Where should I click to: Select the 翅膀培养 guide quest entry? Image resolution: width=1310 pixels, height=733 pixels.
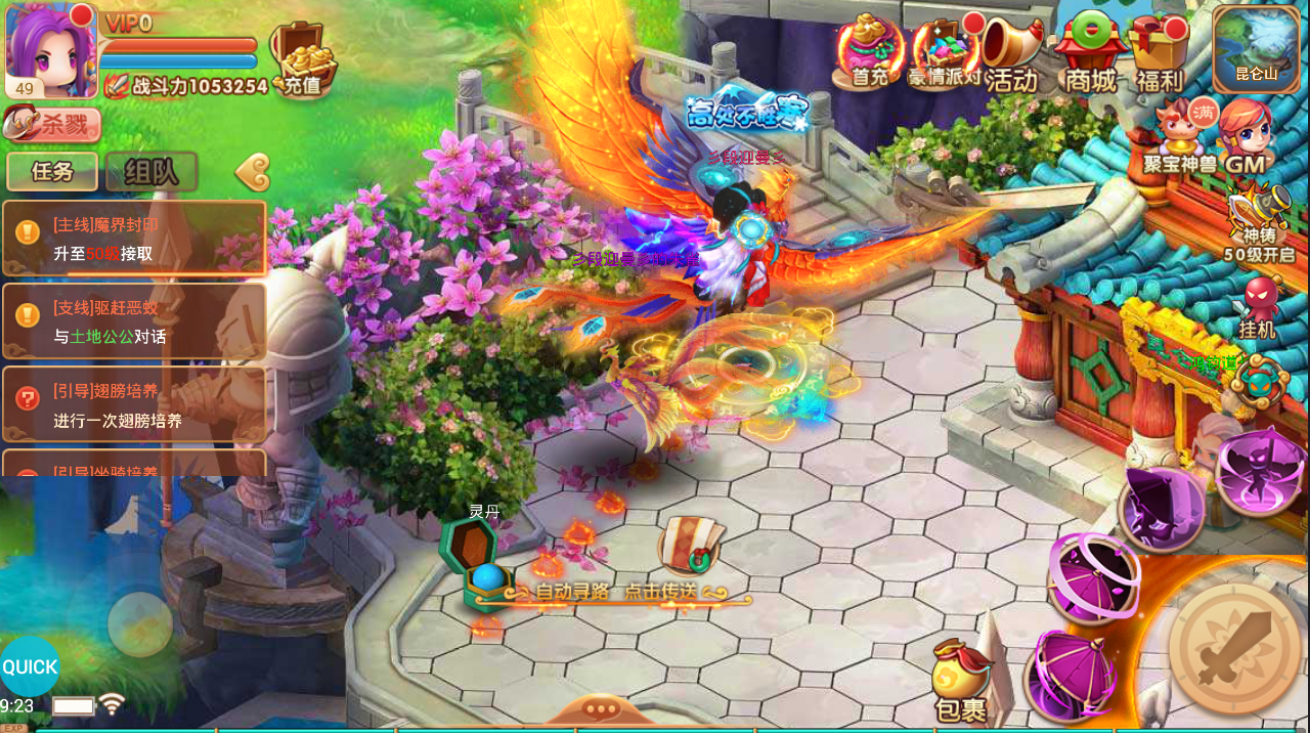point(134,405)
